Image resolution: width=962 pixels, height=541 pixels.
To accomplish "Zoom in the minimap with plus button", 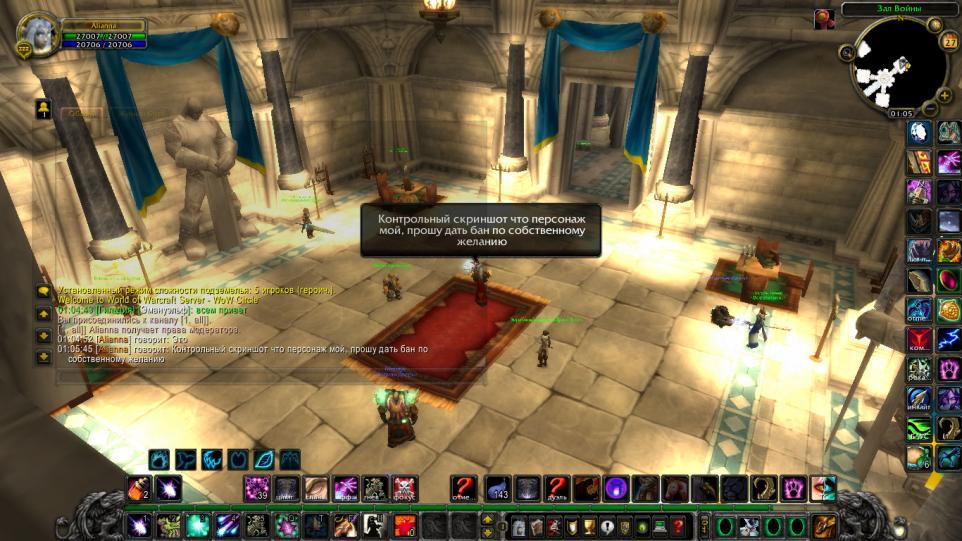I will tap(945, 96).
